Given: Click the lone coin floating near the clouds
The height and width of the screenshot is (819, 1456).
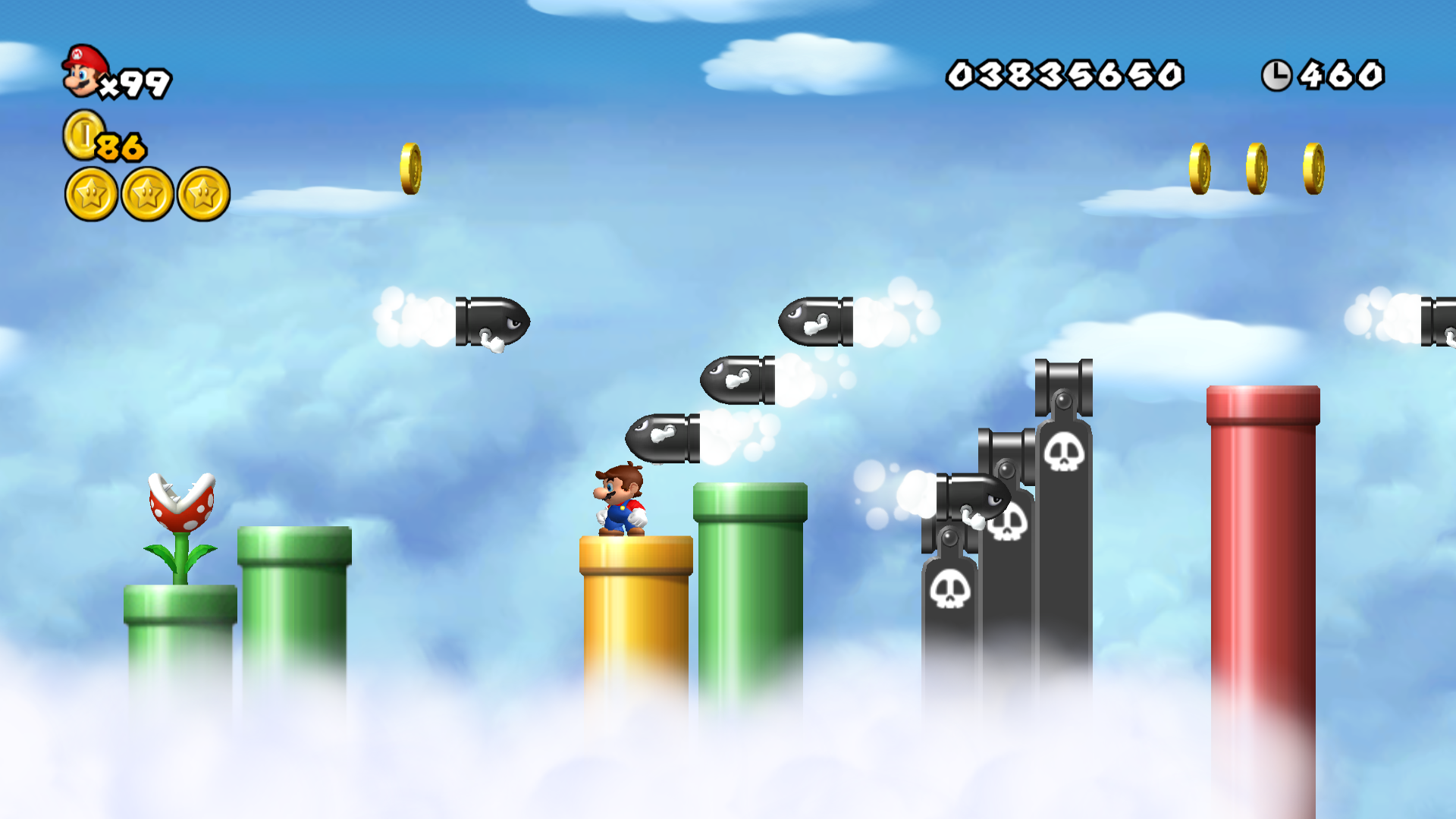Looking at the screenshot, I should coord(410,168).
